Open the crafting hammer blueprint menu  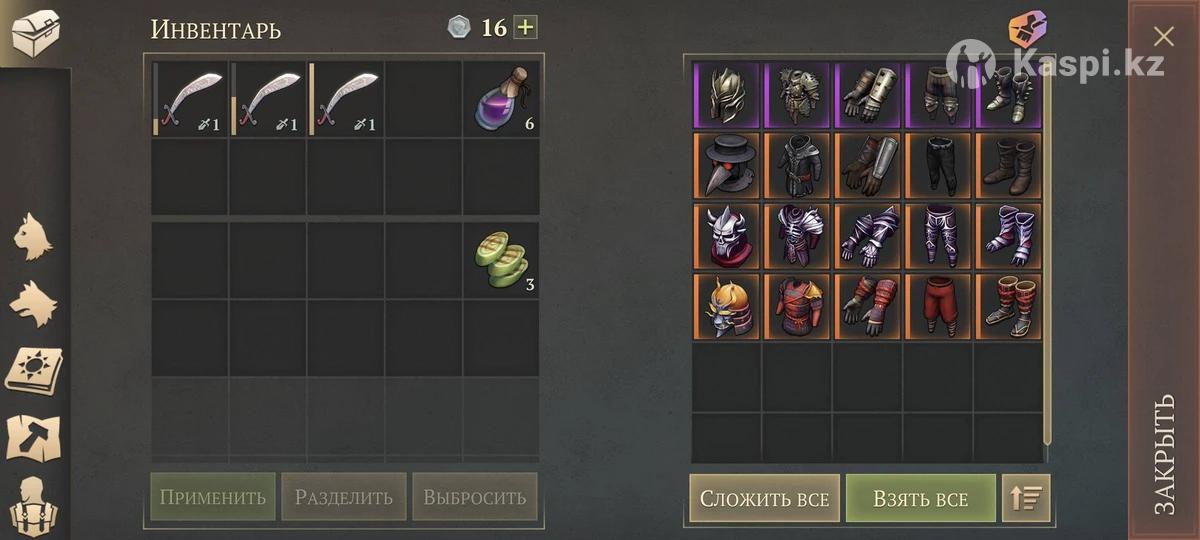tap(33, 437)
